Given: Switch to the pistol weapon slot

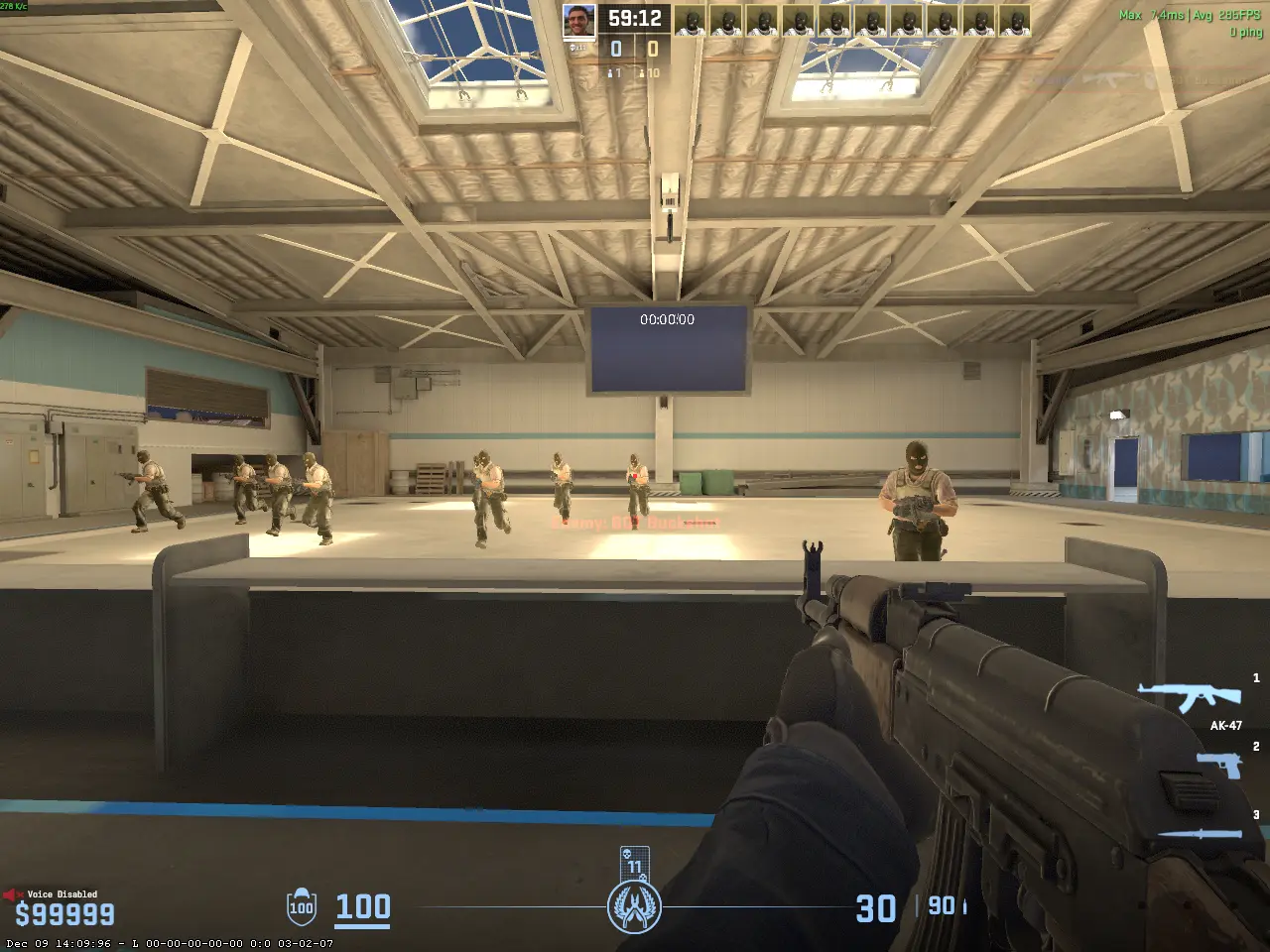Looking at the screenshot, I should click(x=1219, y=765).
